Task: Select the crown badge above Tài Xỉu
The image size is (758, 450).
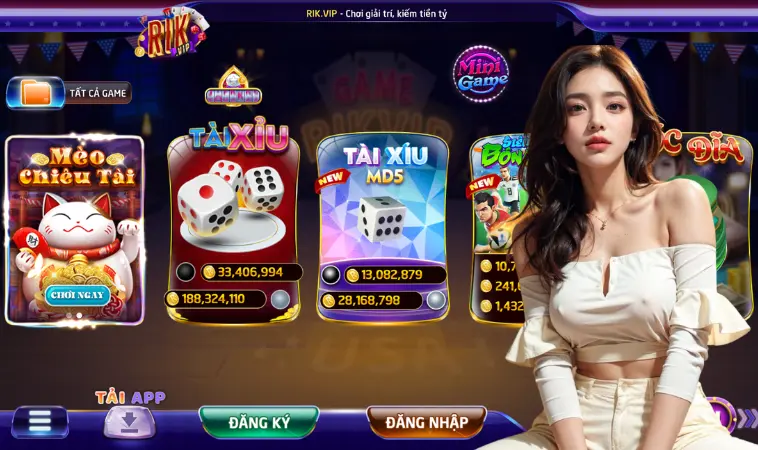Action: click(x=233, y=87)
